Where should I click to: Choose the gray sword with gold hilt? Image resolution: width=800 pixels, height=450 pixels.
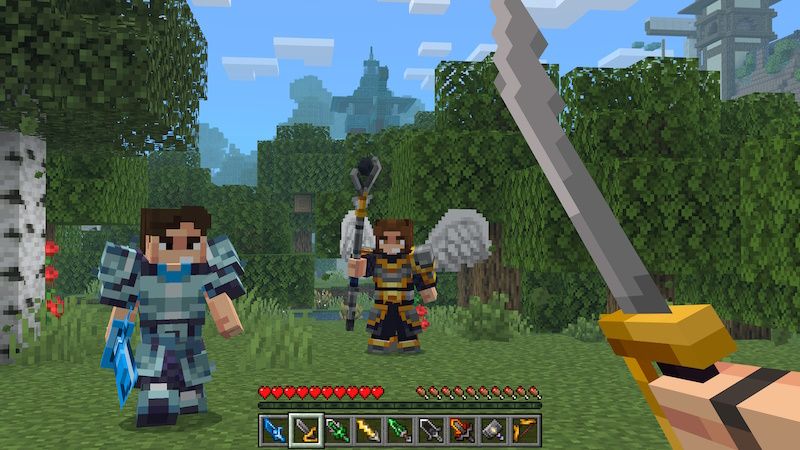click(305, 430)
